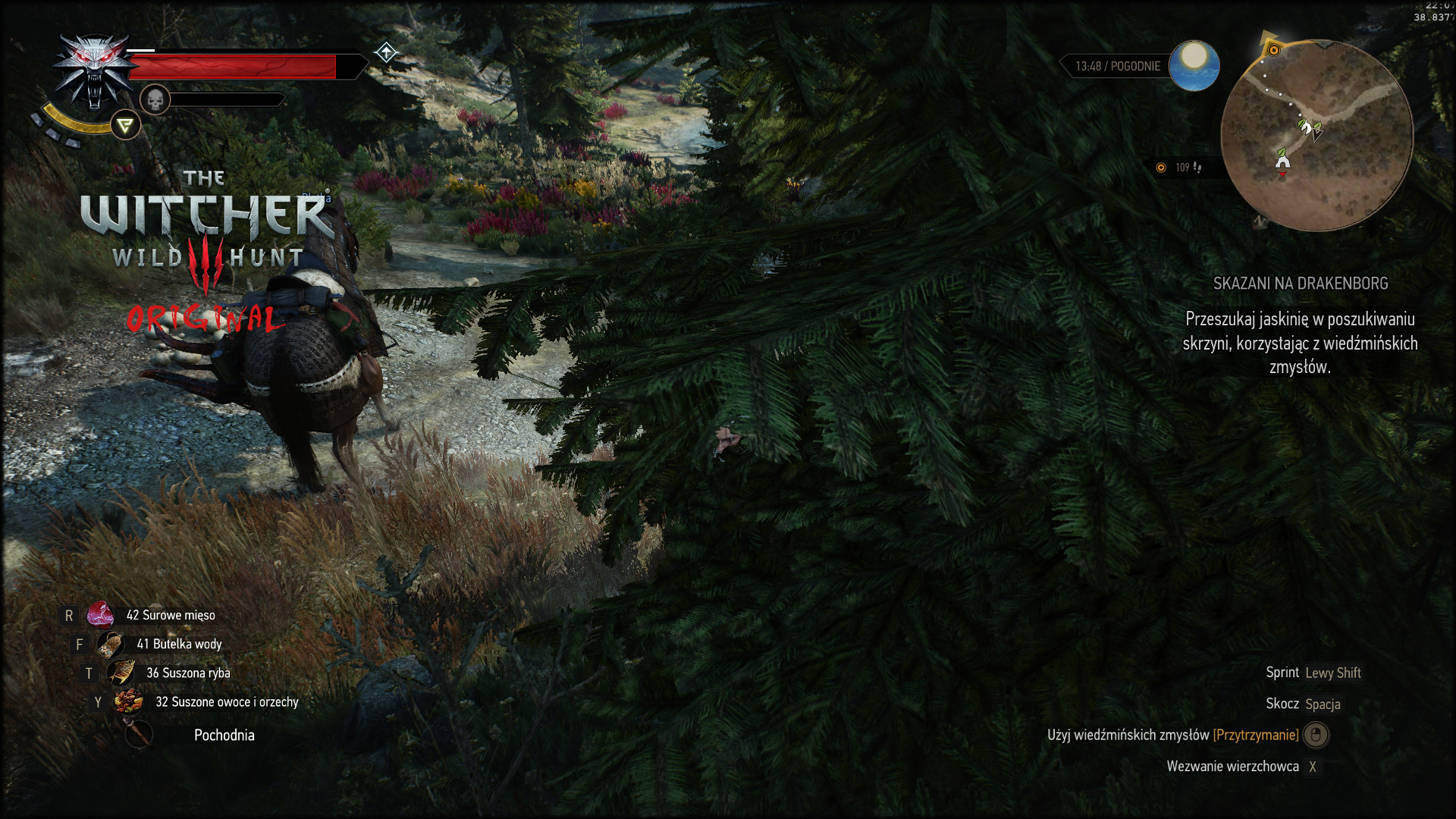The image size is (1456, 819).
Task: Pick the Suszone owoce i orzechy slot
Action: [x=129, y=702]
